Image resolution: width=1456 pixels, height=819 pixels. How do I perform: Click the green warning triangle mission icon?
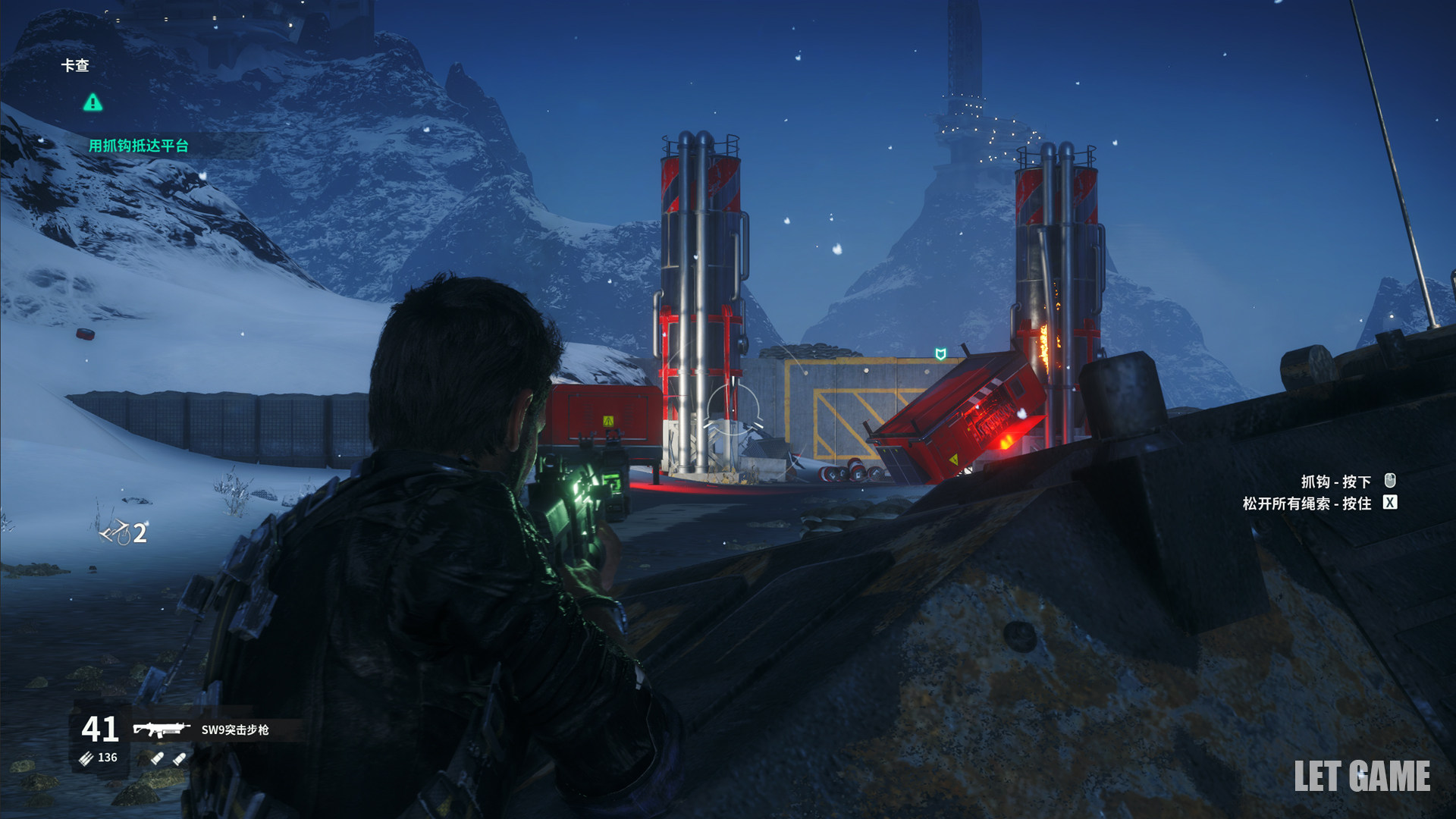93,102
